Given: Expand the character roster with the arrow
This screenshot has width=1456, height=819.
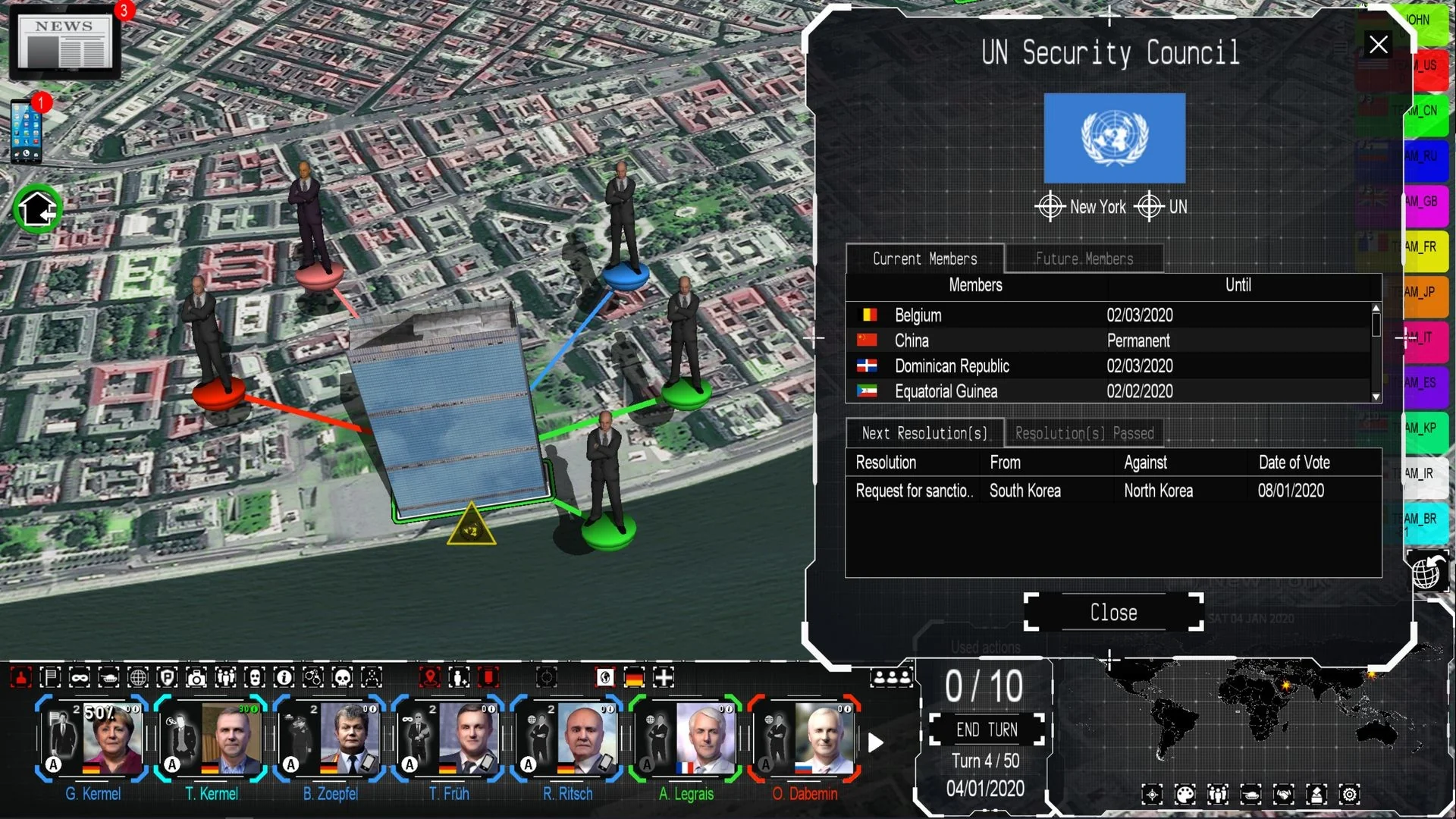Looking at the screenshot, I should (x=876, y=743).
